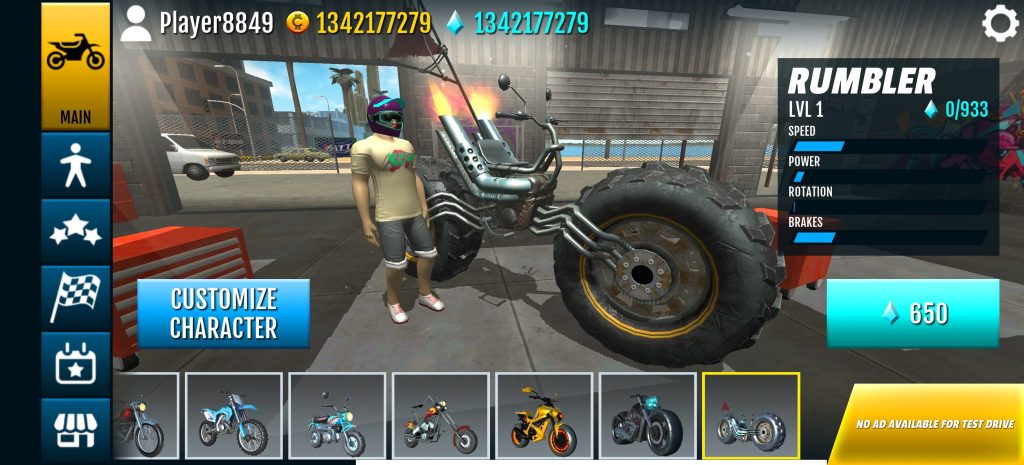1024x465 pixels.
Task: Tap the blue gem currency icon
Action: pyautogui.click(x=455, y=22)
